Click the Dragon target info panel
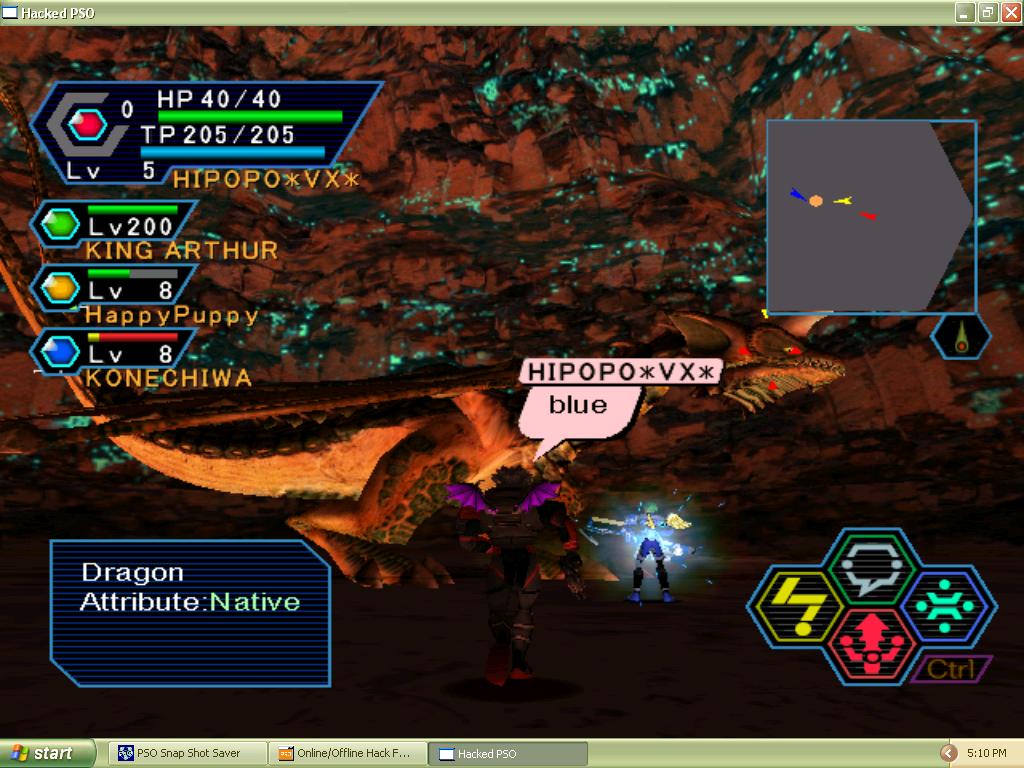Viewport: 1024px width, 768px height. tap(190, 612)
